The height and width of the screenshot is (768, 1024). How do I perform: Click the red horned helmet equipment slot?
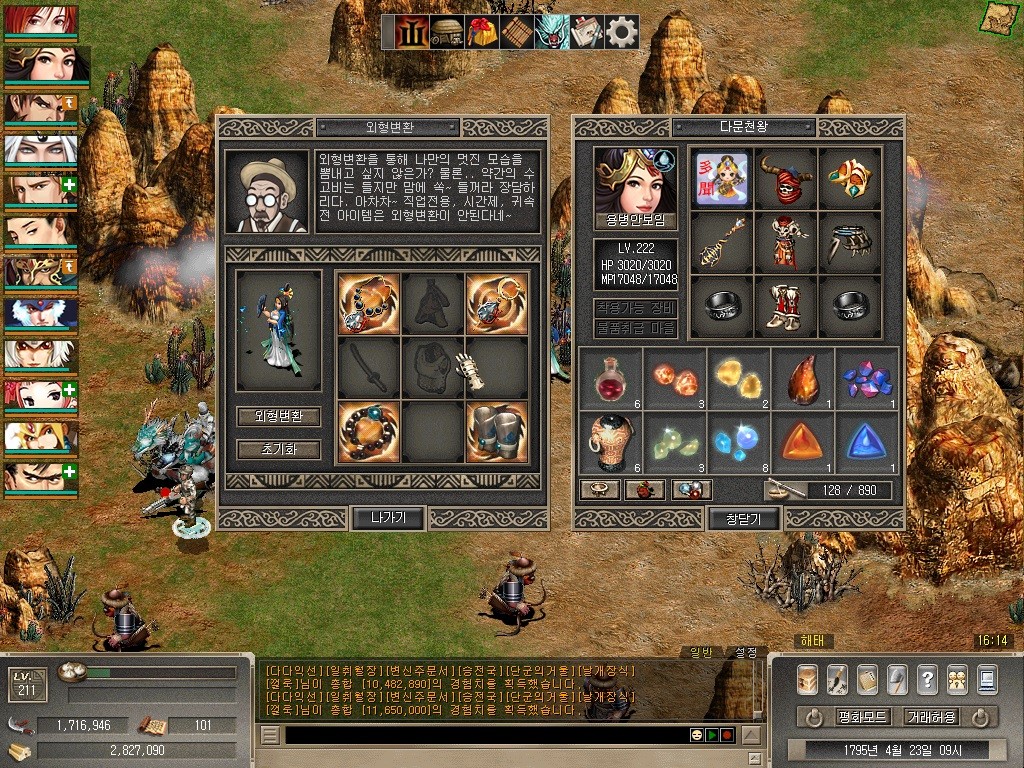click(785, 178)
